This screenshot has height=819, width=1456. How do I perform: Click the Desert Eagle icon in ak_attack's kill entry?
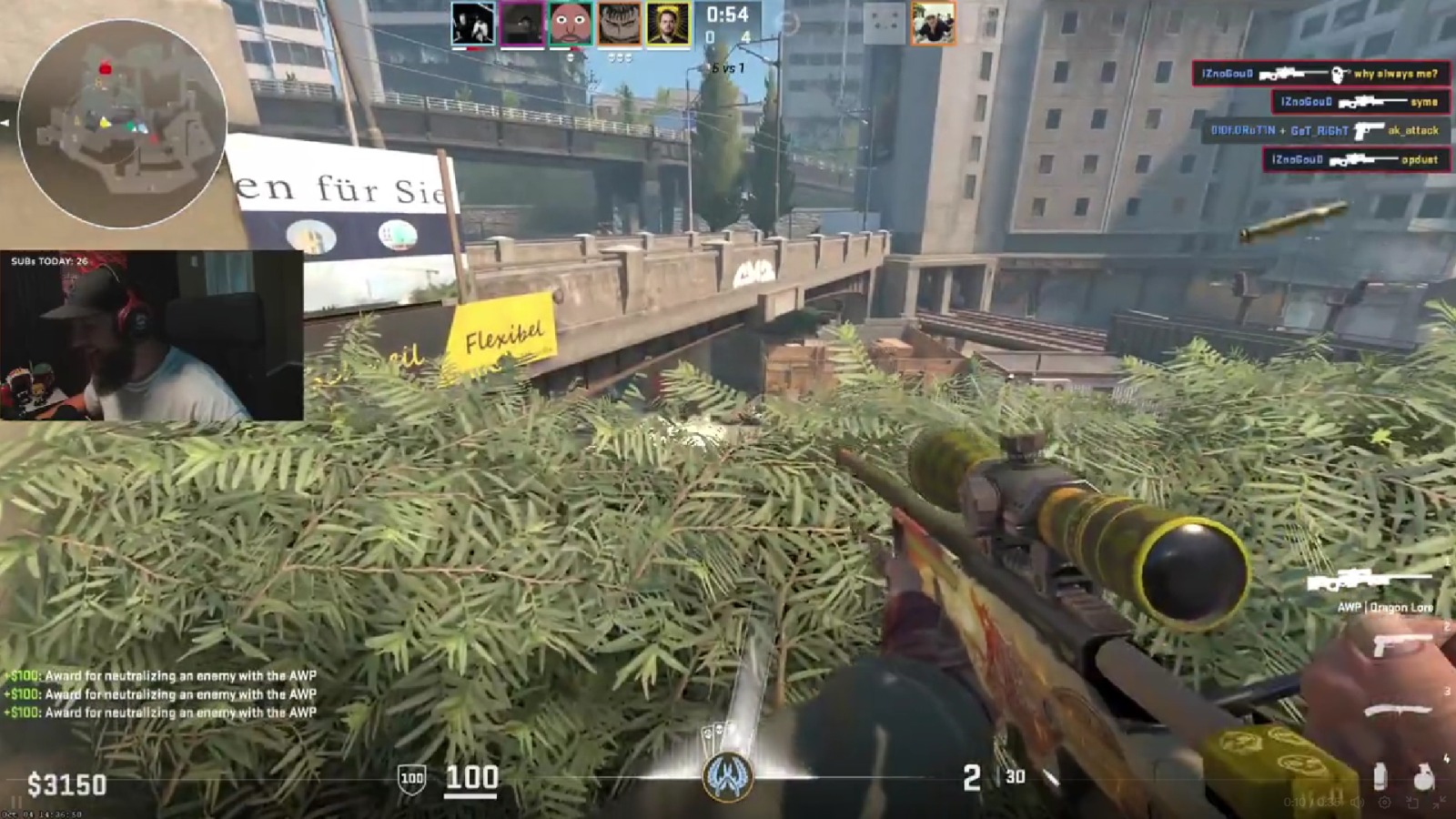coord(1369,131)
